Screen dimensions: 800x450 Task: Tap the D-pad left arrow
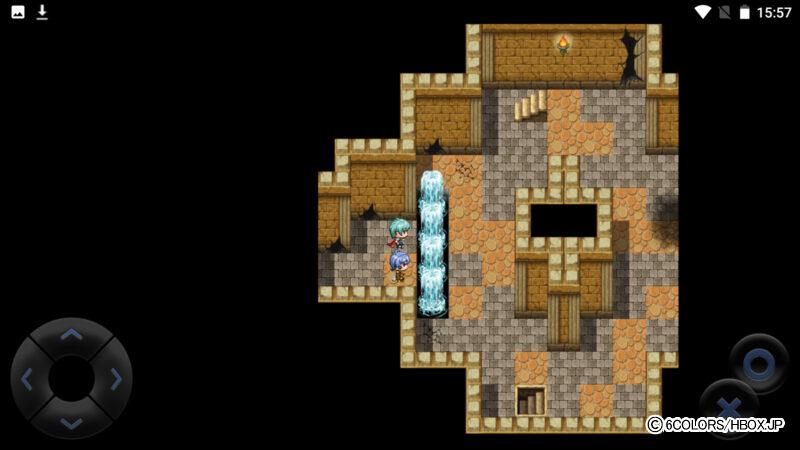[27, 379]
